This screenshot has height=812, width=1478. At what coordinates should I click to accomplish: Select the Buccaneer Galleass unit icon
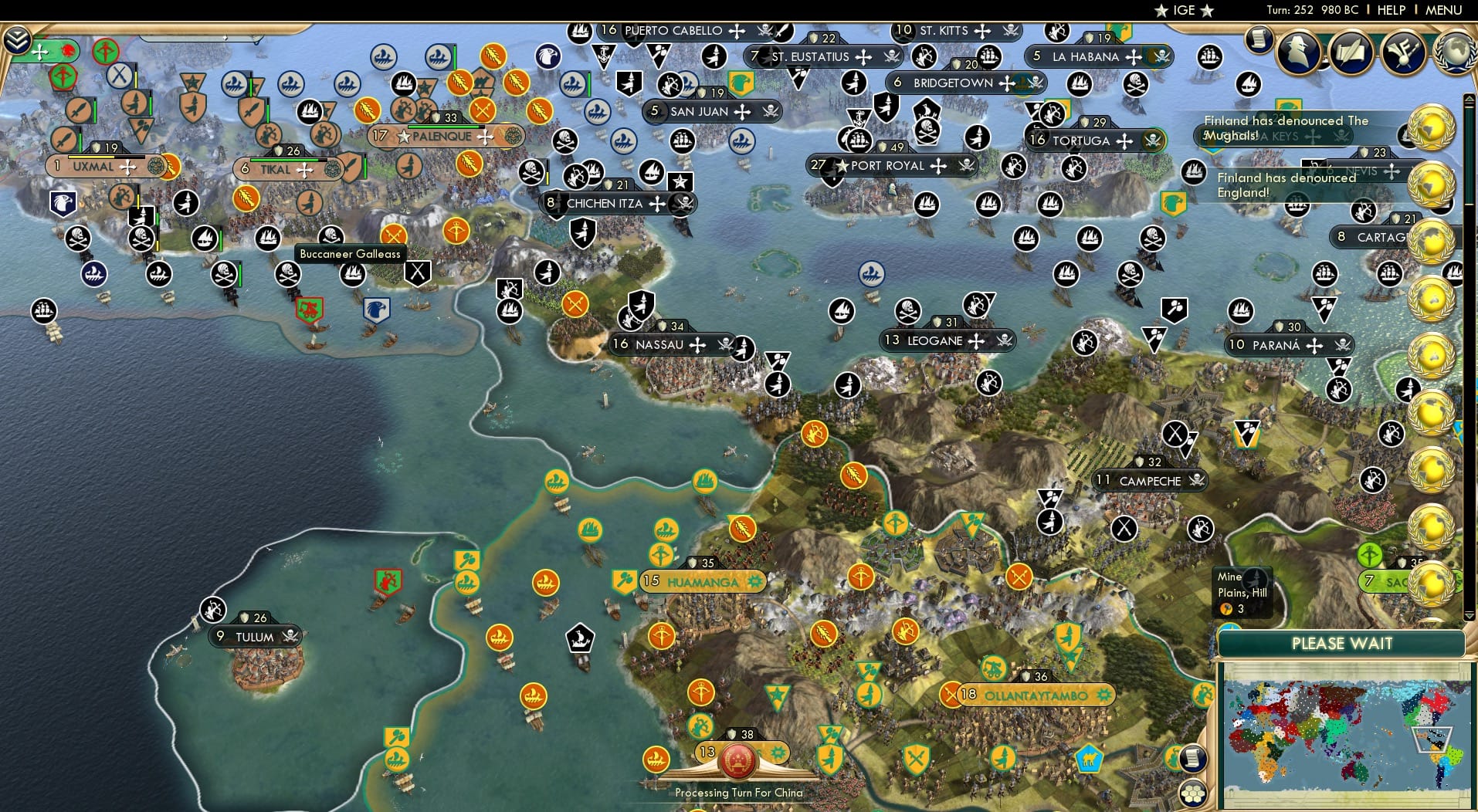point(352,273)
